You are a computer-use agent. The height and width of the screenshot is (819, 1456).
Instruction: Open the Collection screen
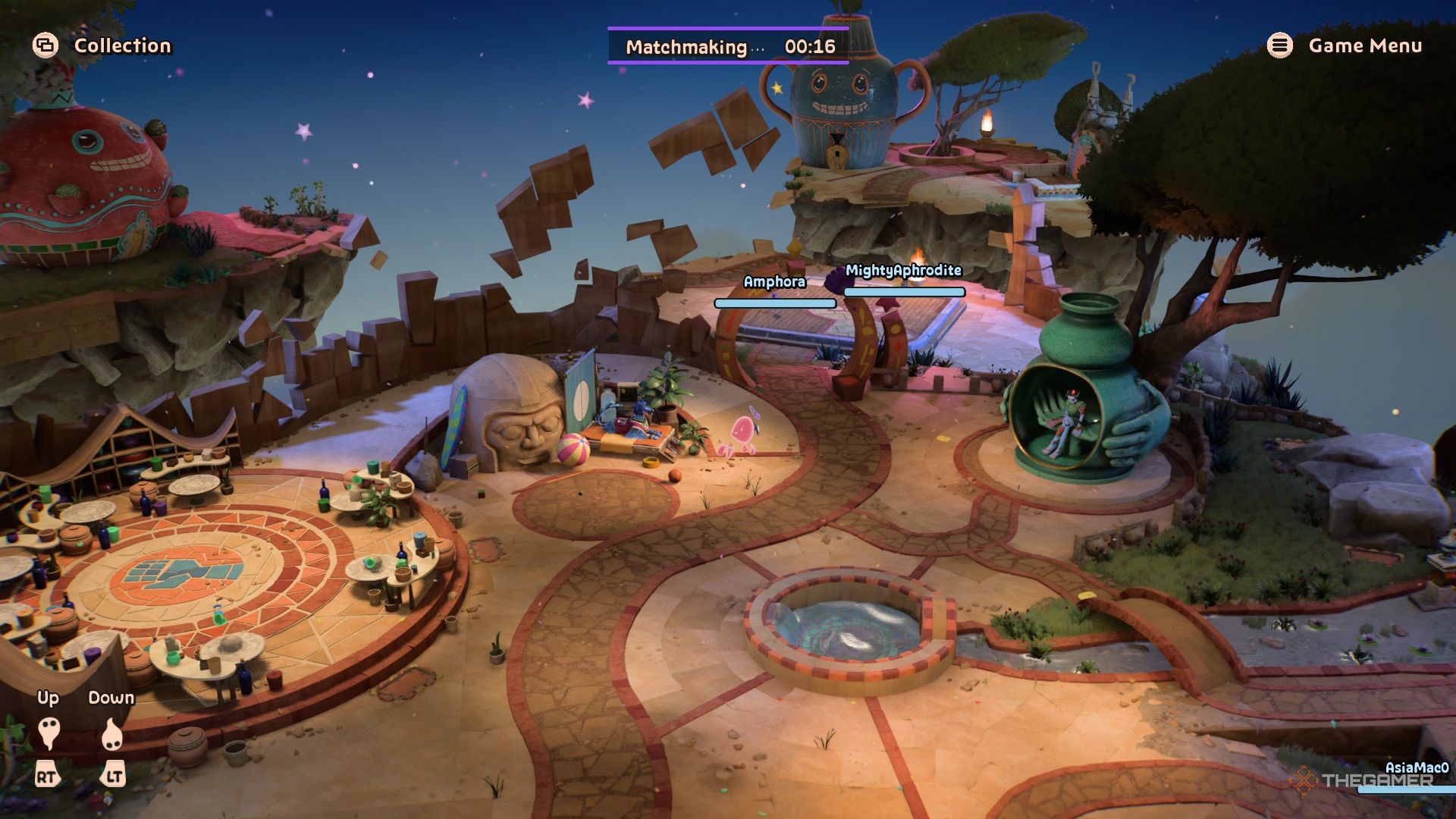tap(102, 45)
